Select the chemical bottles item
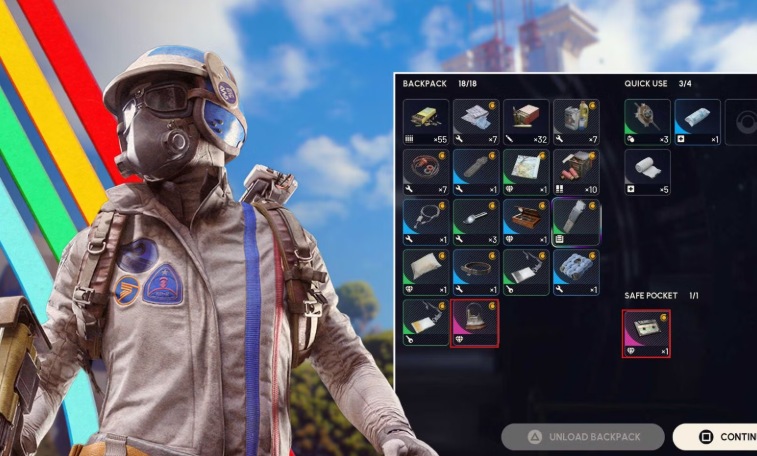Image resolution: width=757 pixels, height=456 pixels. click(x=576, y=122)
